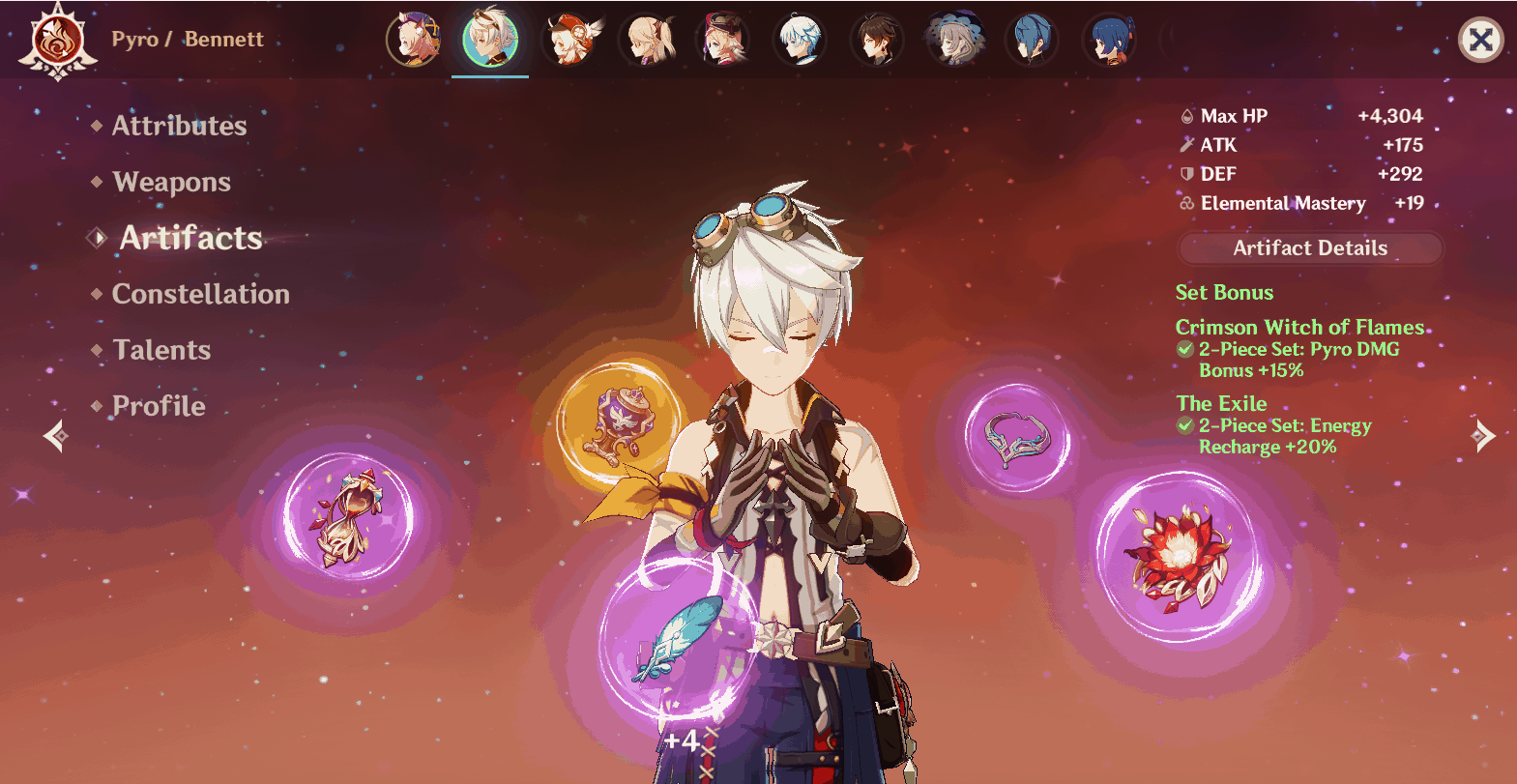Screen dimensions: 1517x784
Task: Choose the hourglass sands artifact
Action: 348,517
